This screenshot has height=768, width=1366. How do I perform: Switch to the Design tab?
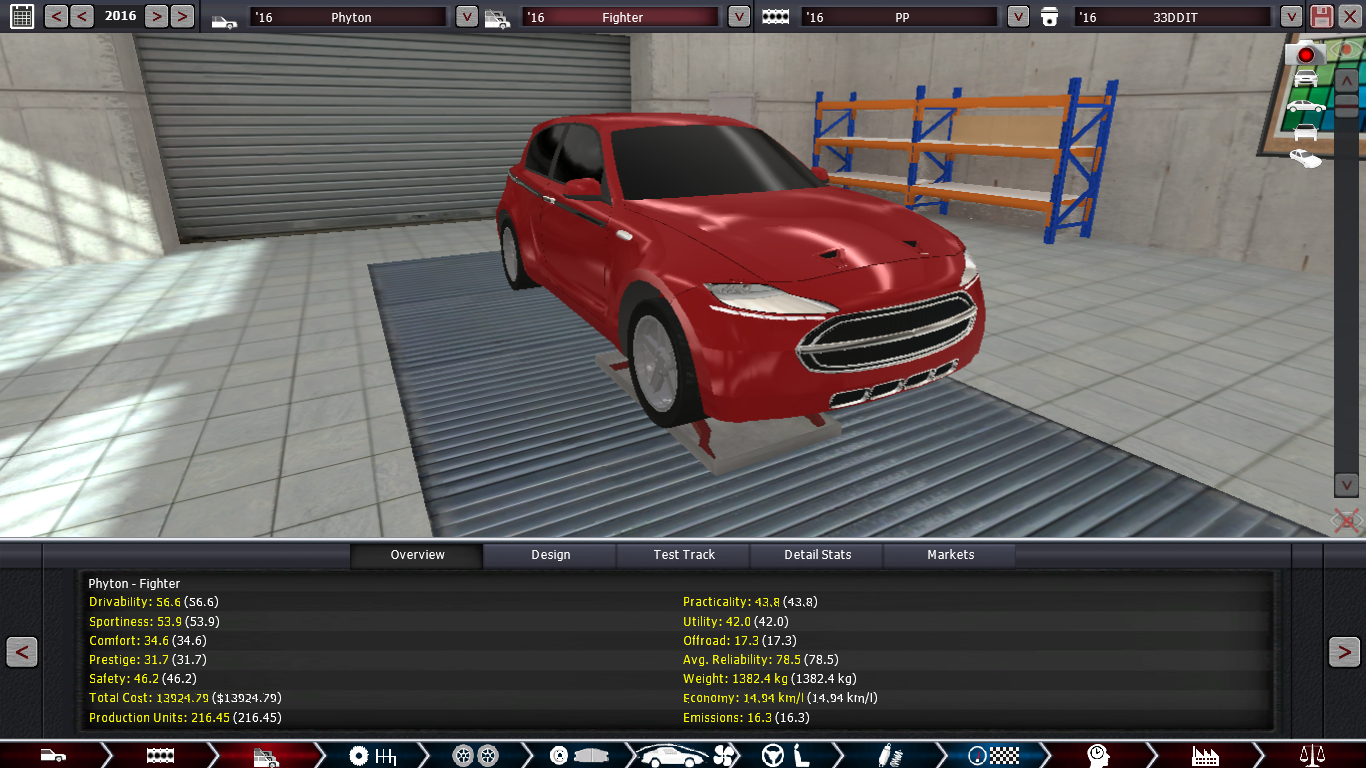point(550,555)
